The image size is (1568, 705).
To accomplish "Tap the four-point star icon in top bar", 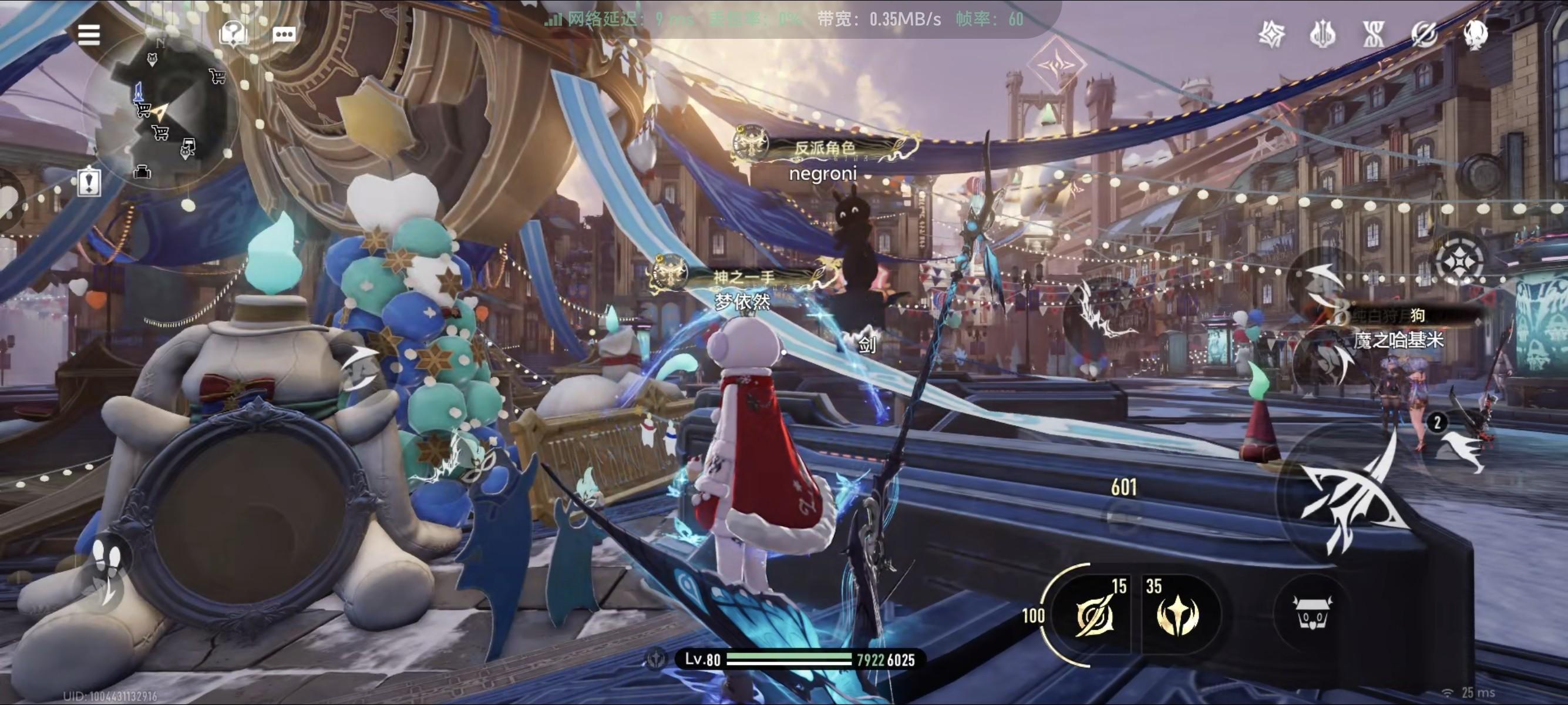I will pos(1271,33).
